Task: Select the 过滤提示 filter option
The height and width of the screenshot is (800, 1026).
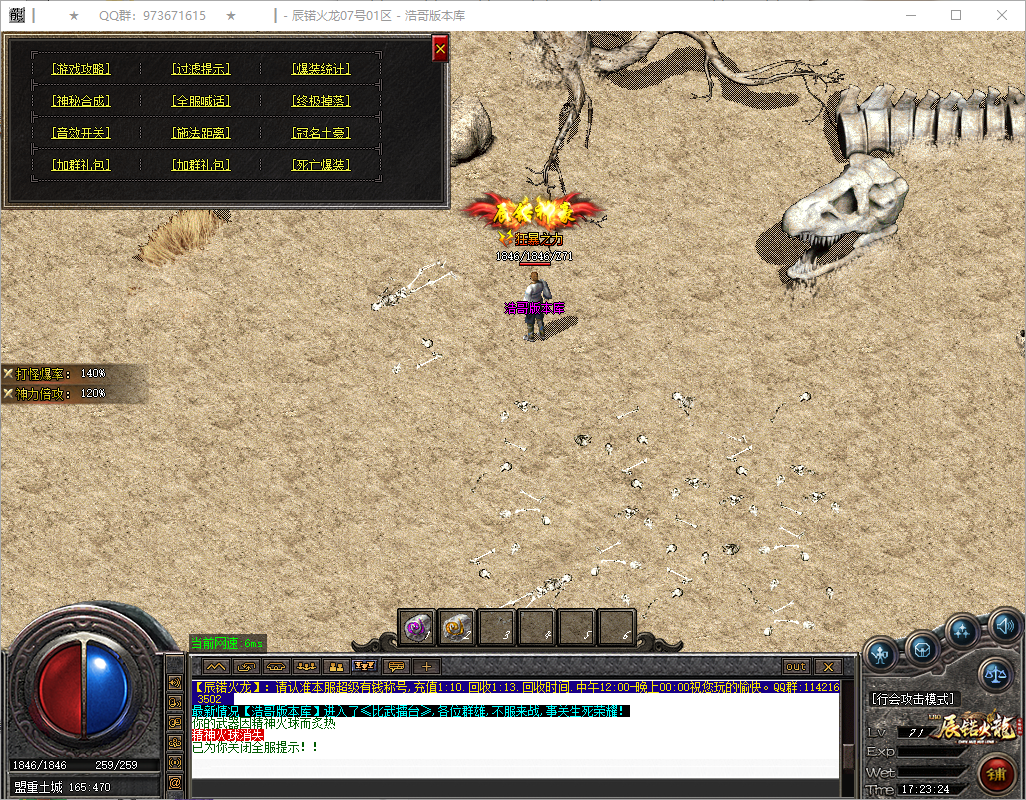Action: (201, 69)
